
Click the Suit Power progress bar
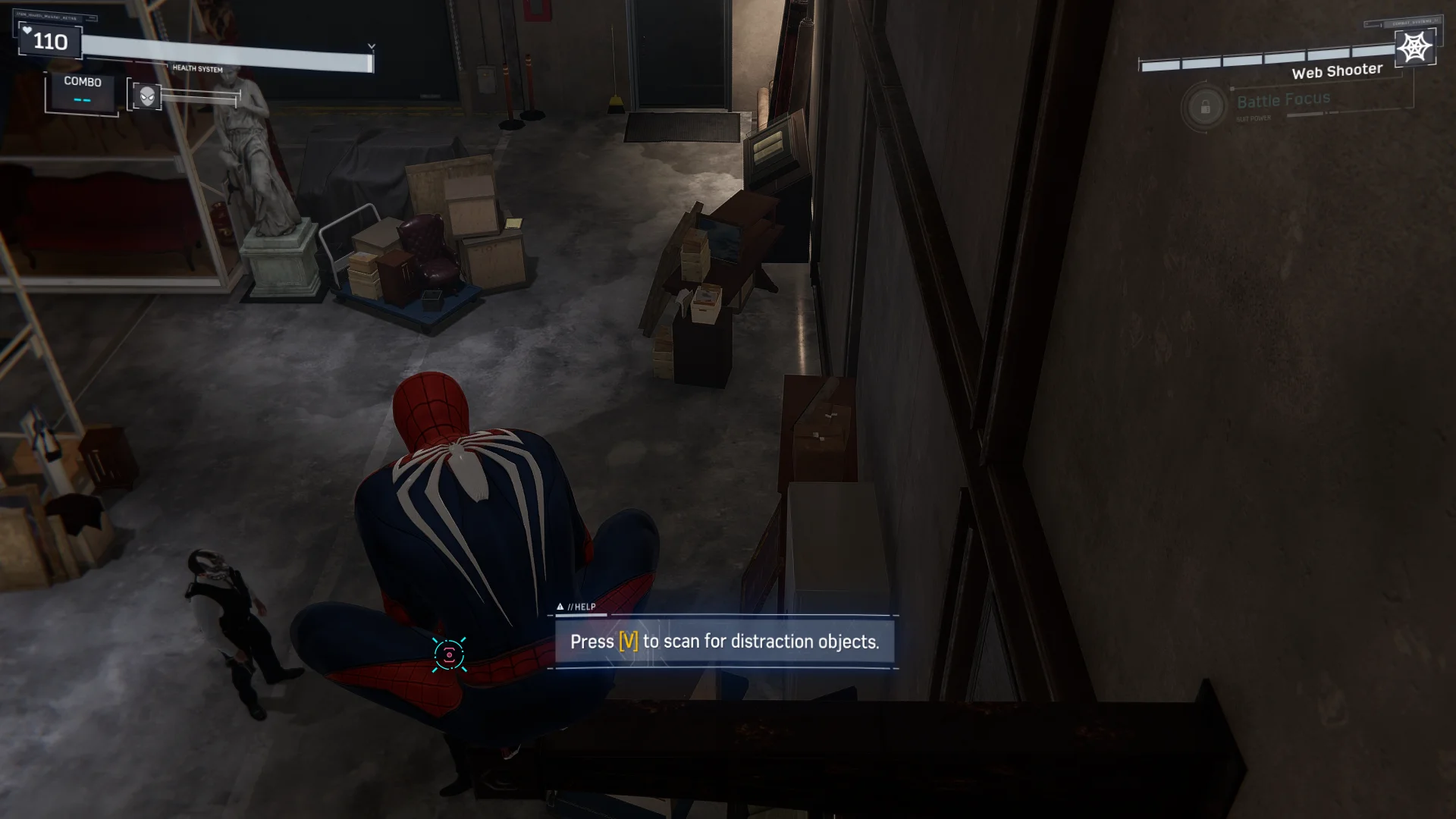(1304, 113)
